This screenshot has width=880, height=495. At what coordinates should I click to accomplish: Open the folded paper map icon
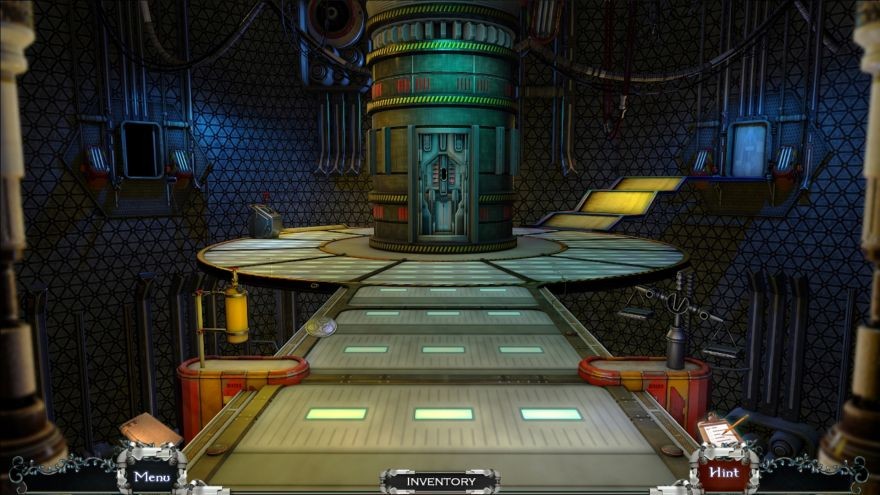(x=148, y=429)
